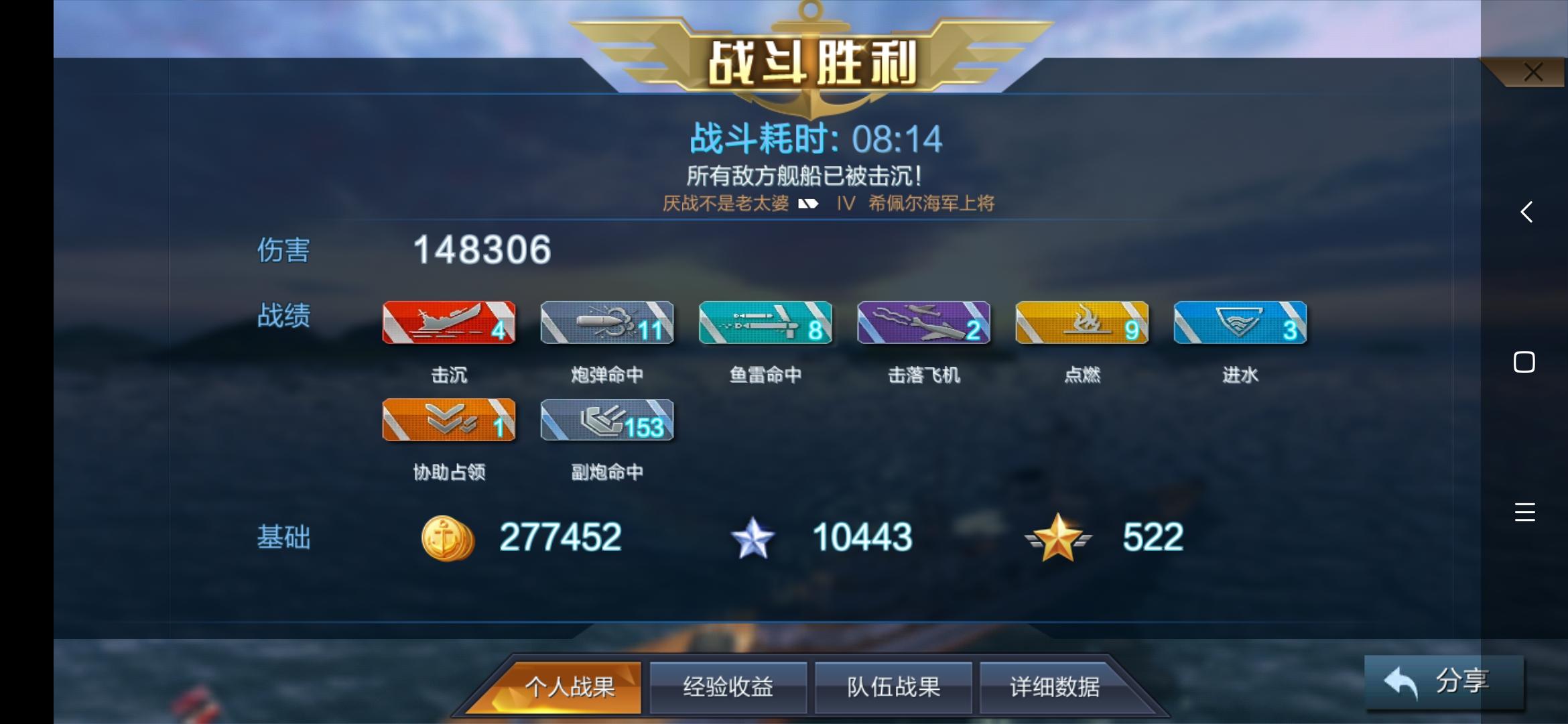Stay on the 个人战果 personal results tab

[563, 686]
